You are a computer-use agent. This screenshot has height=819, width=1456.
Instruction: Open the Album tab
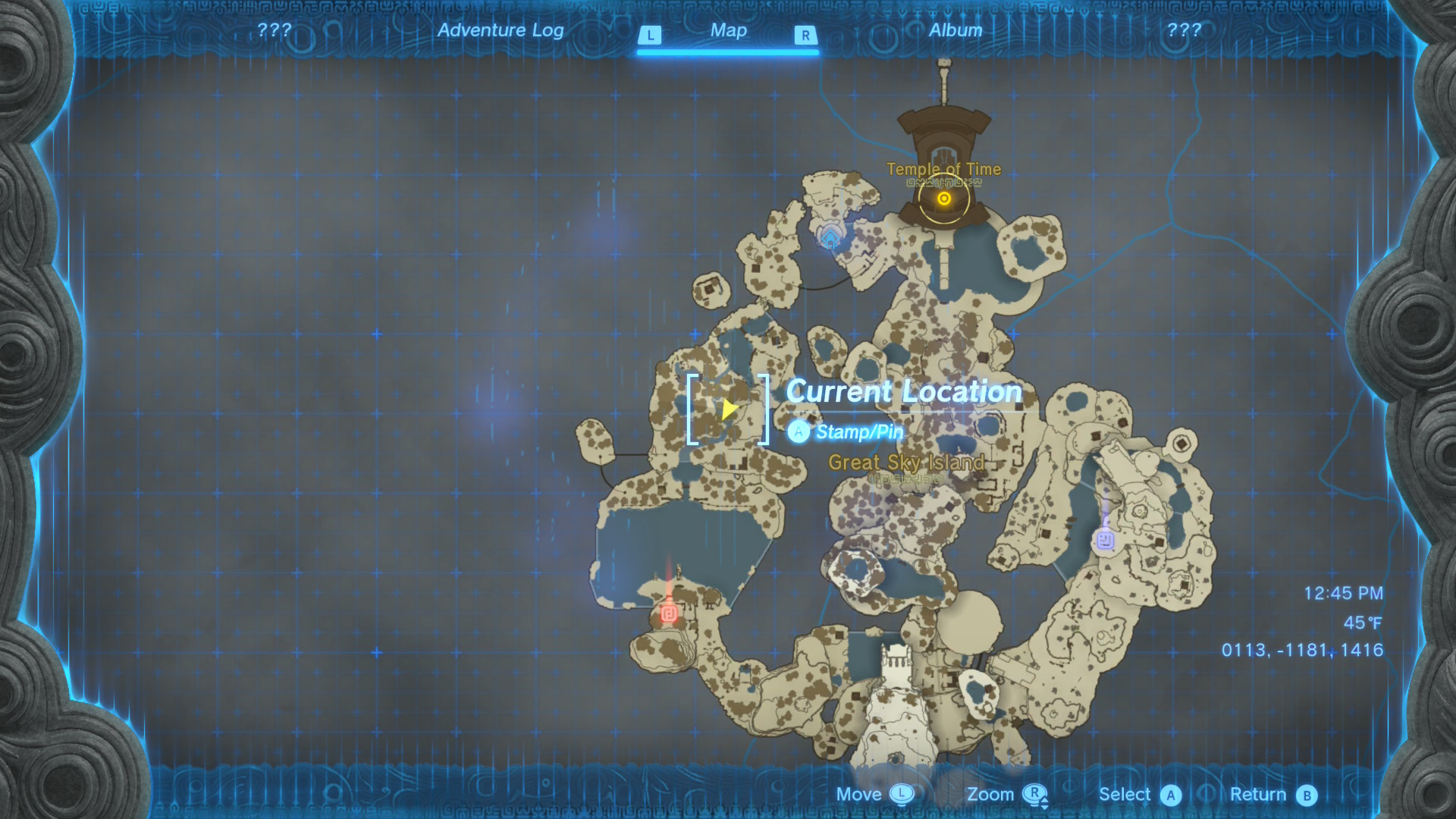coord(955,30)
